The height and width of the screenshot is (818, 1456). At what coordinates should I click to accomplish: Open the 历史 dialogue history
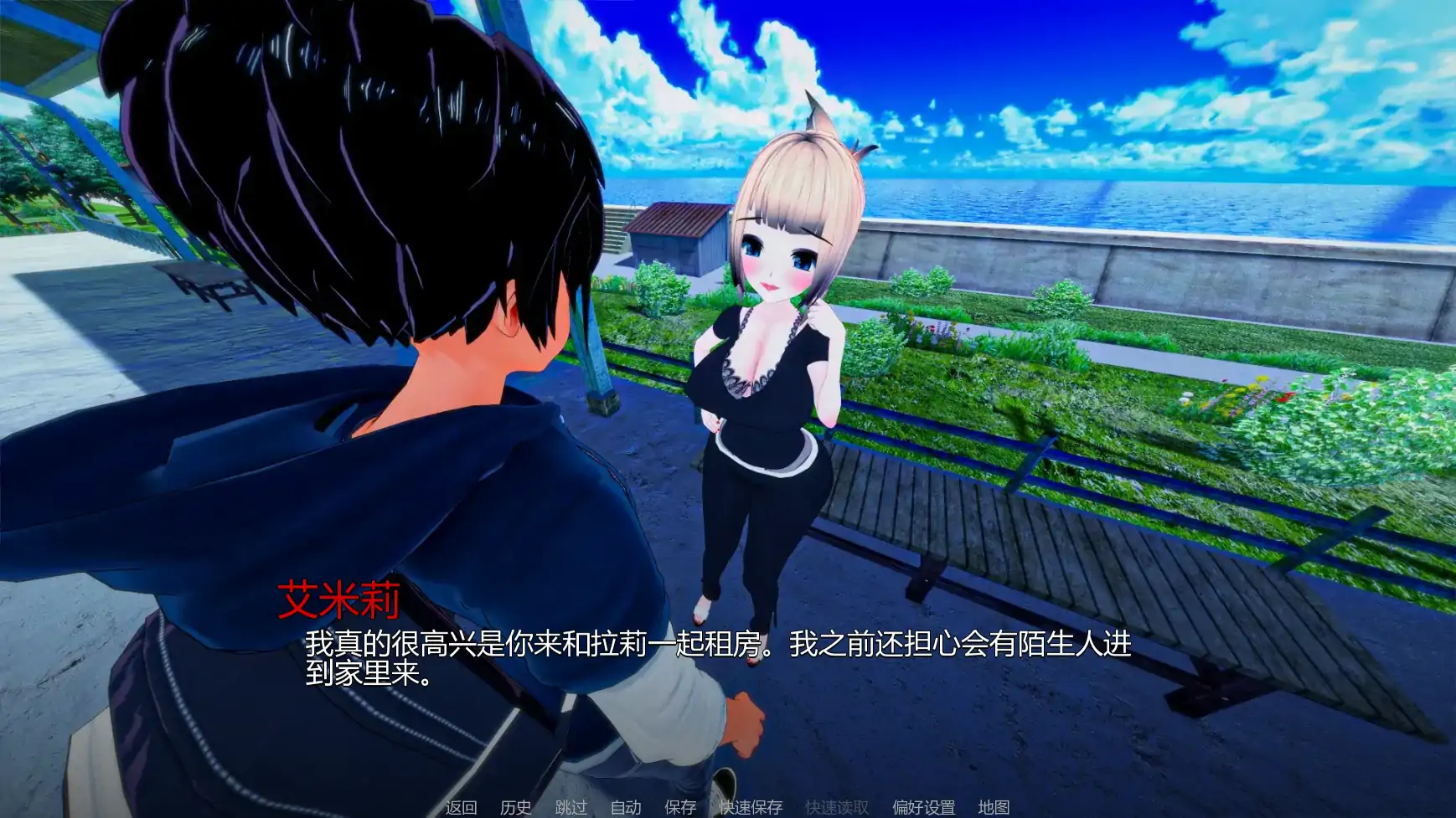pos(514,809)
